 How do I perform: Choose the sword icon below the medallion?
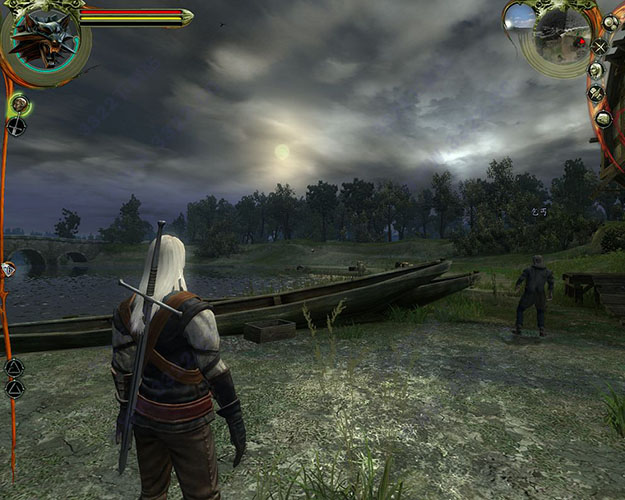[16, 126]
